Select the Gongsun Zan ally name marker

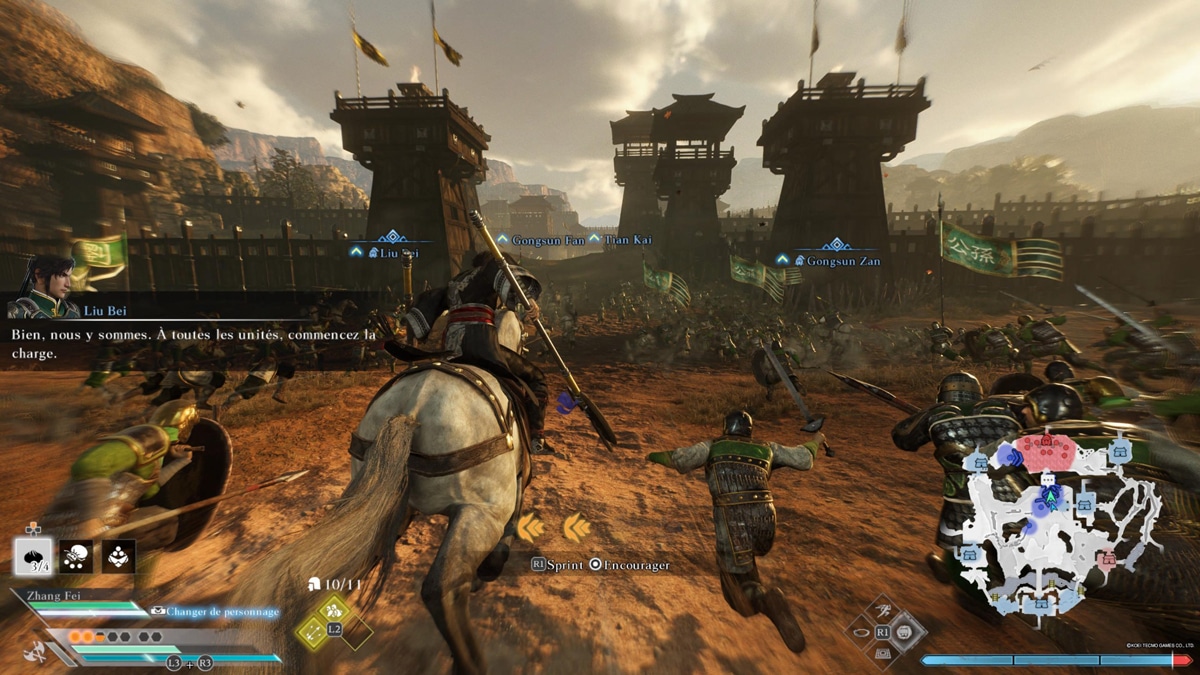pos(838,260)
